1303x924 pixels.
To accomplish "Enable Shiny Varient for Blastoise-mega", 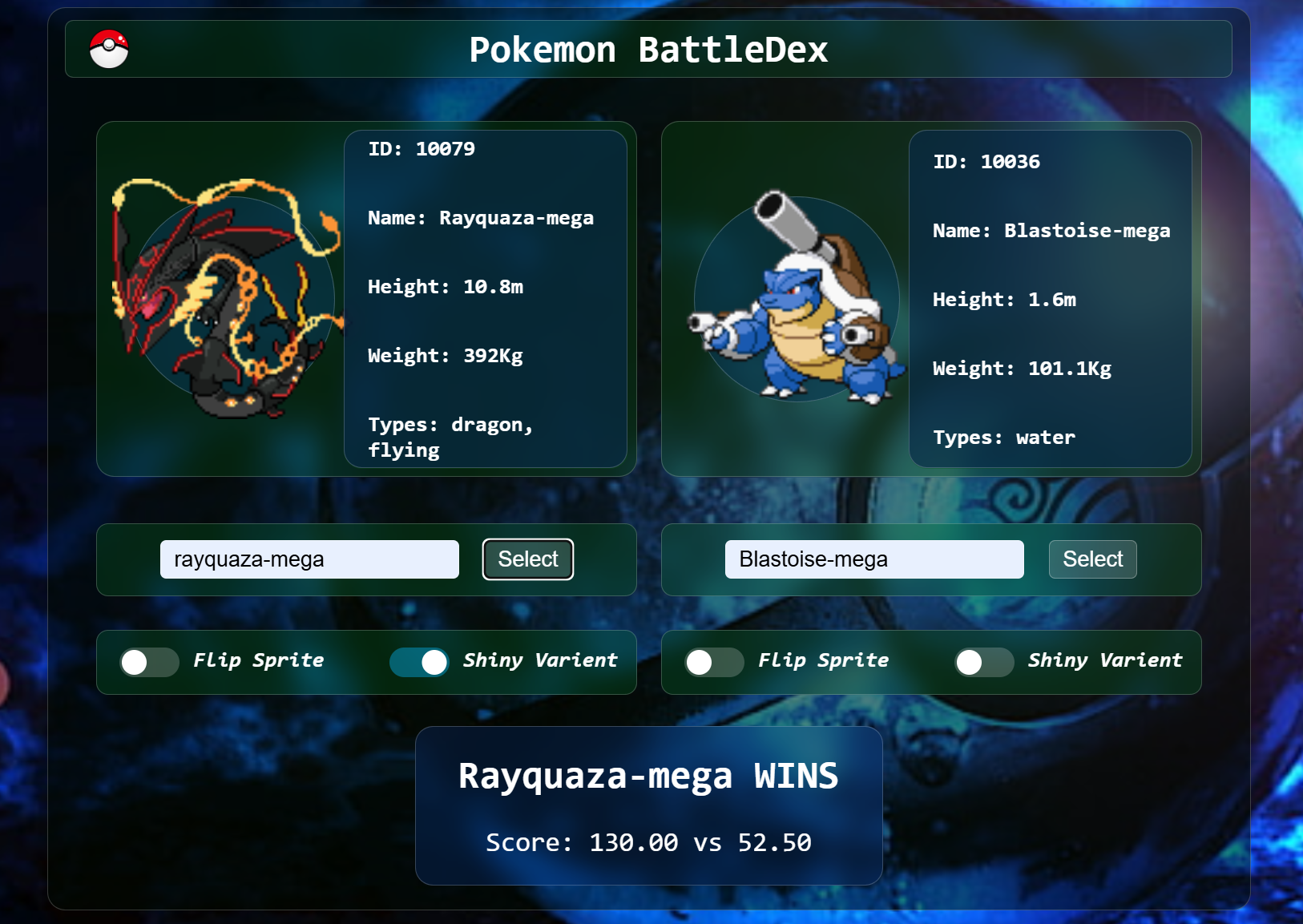I will pos(984,661).
